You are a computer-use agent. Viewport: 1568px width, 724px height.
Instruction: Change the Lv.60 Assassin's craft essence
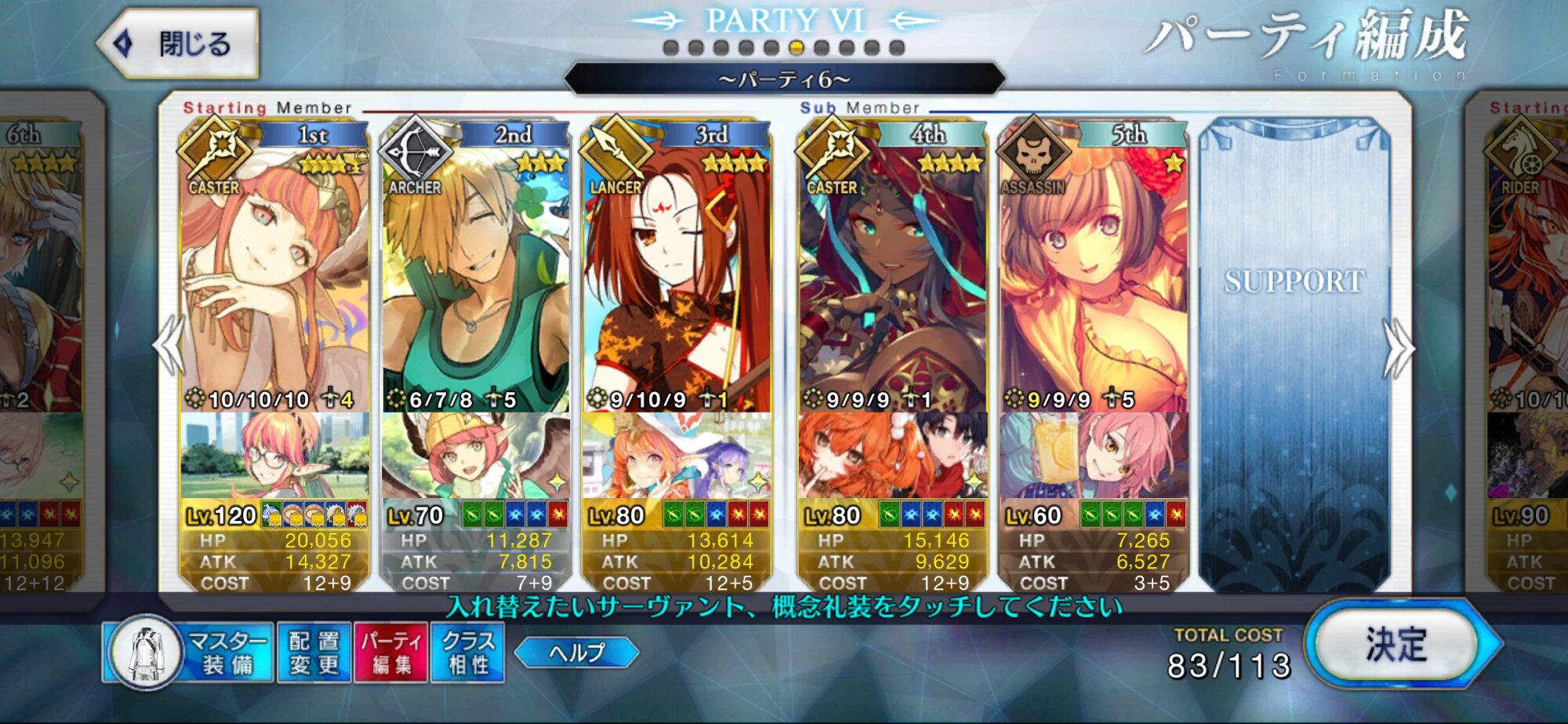click(1093, 455)
